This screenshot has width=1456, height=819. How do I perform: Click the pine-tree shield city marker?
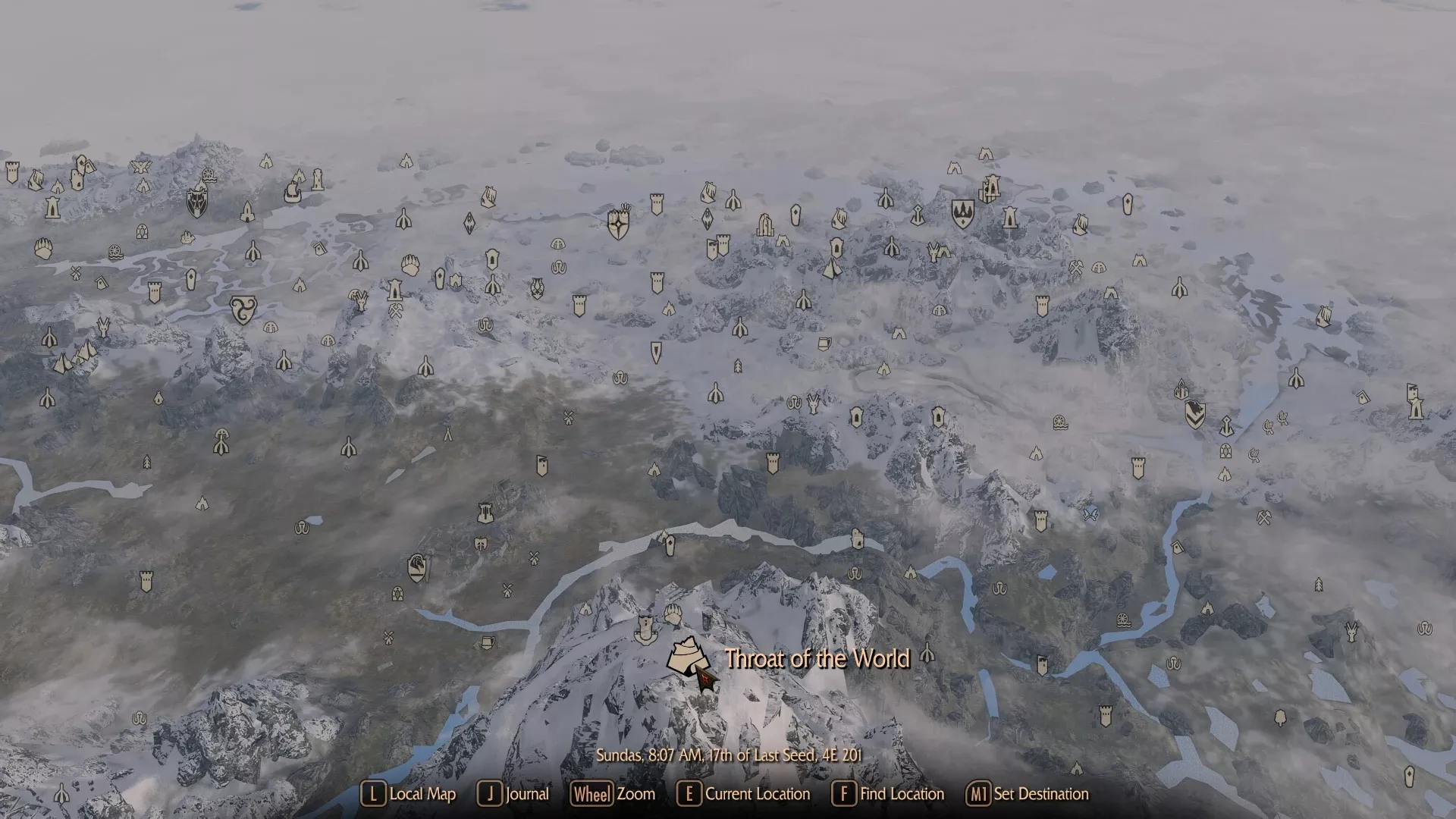[963, 215]
